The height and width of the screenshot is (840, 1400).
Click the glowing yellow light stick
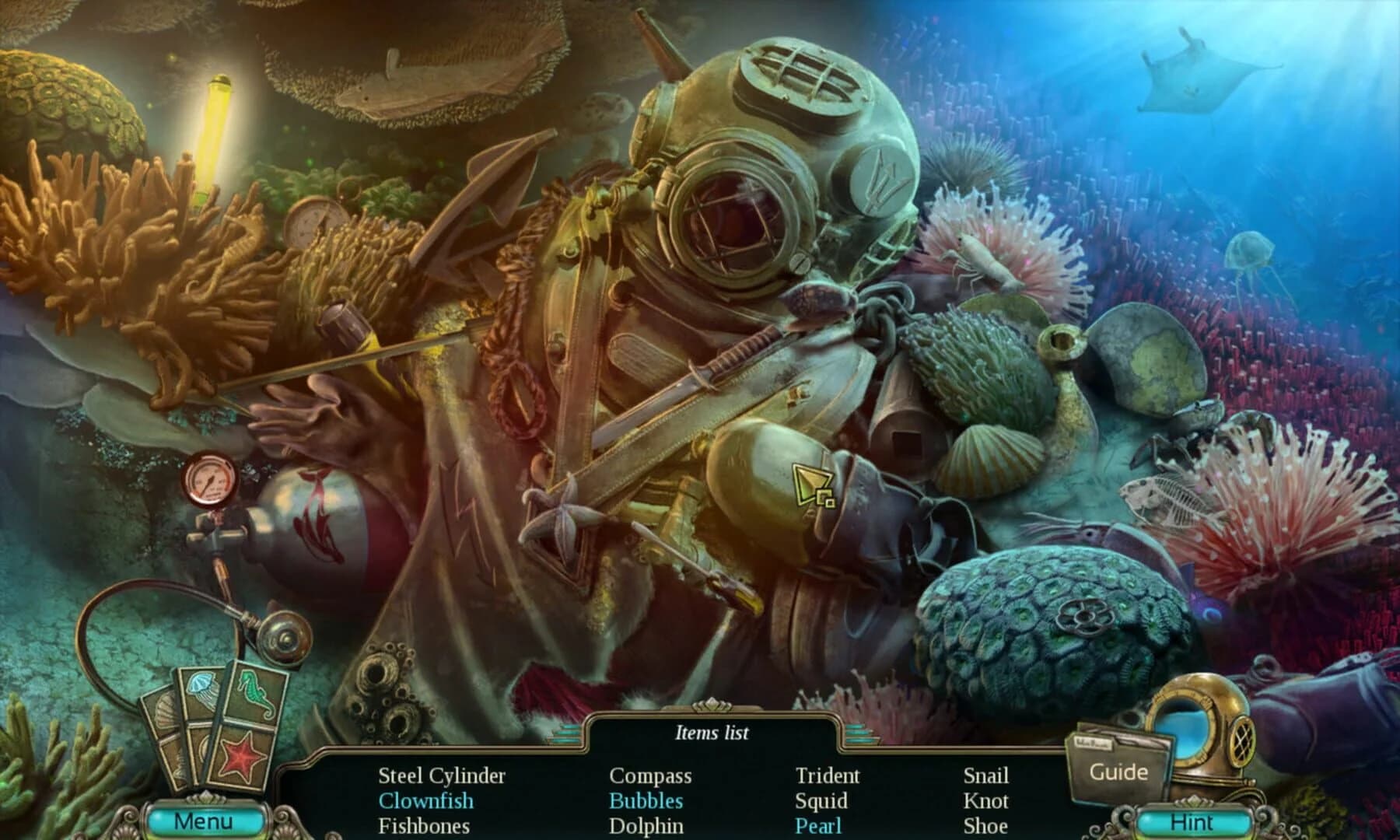click(216, 117)
